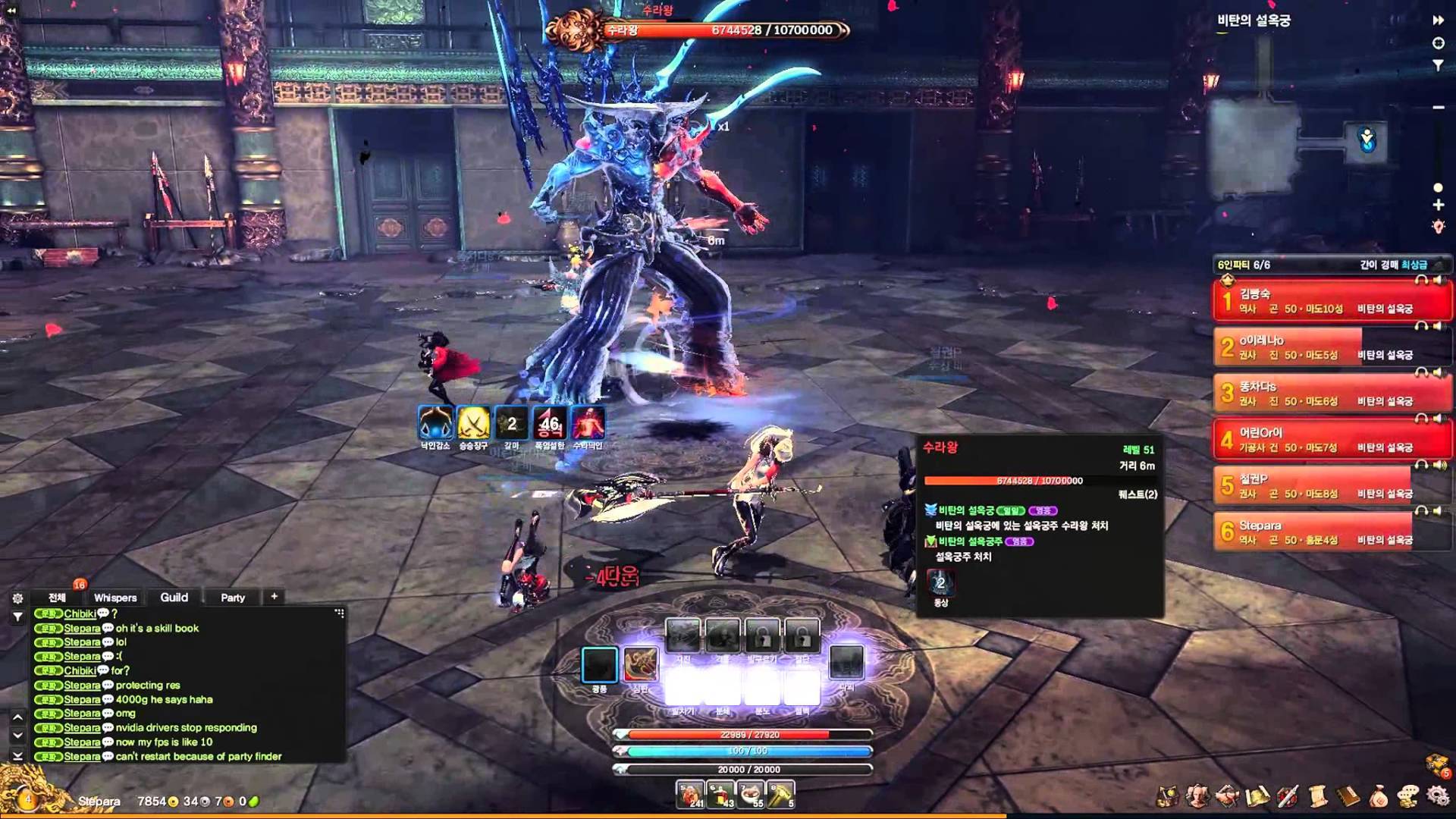Select the Party chat tab
Viewport: 1456px width, 819px height.
(x=233, y=598)
